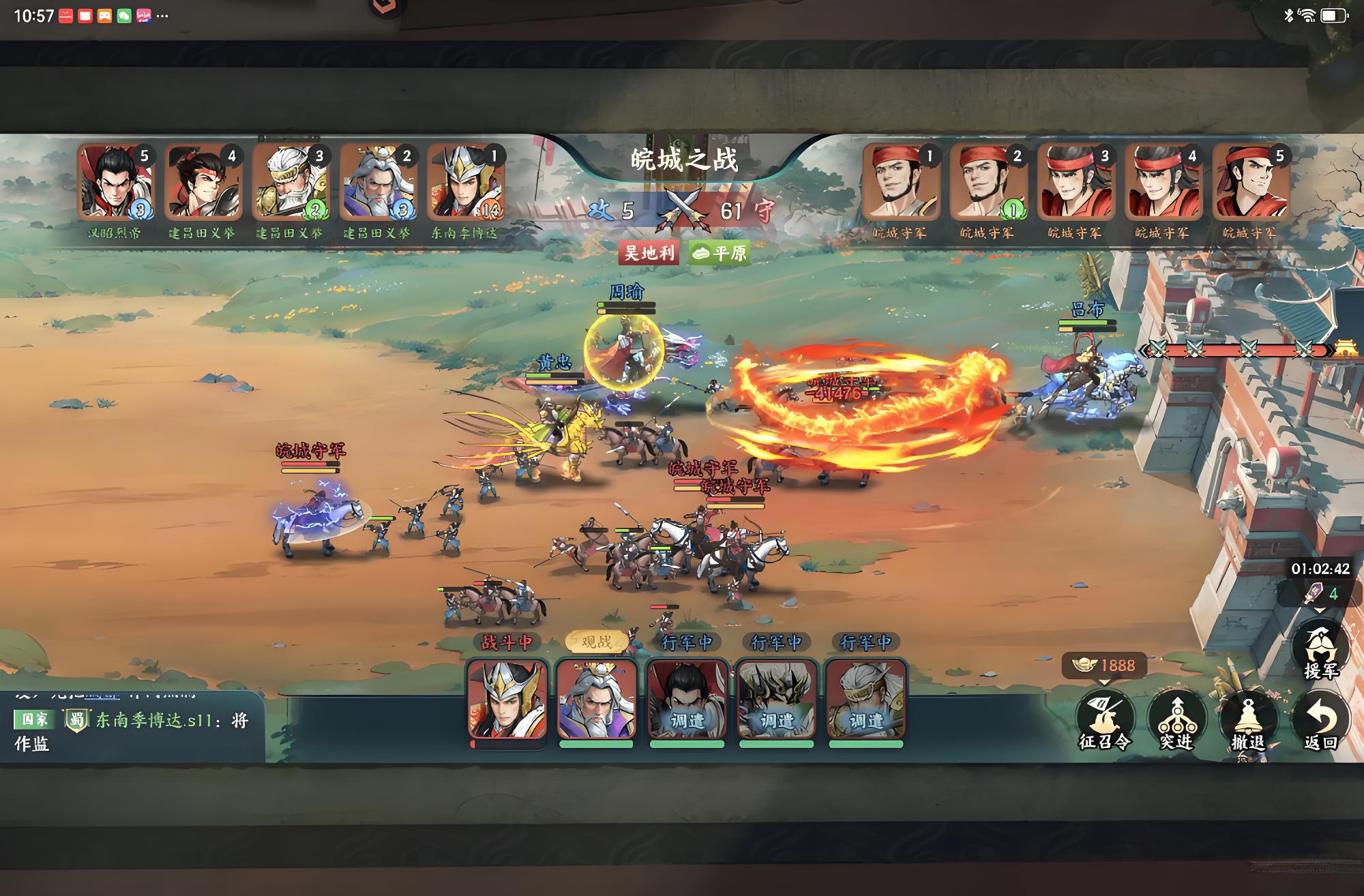Image resolution: width=1364 pixels, height=896 pixels.
Task: Dispatch the black-haired marching general card
Action: click(687, 700)
